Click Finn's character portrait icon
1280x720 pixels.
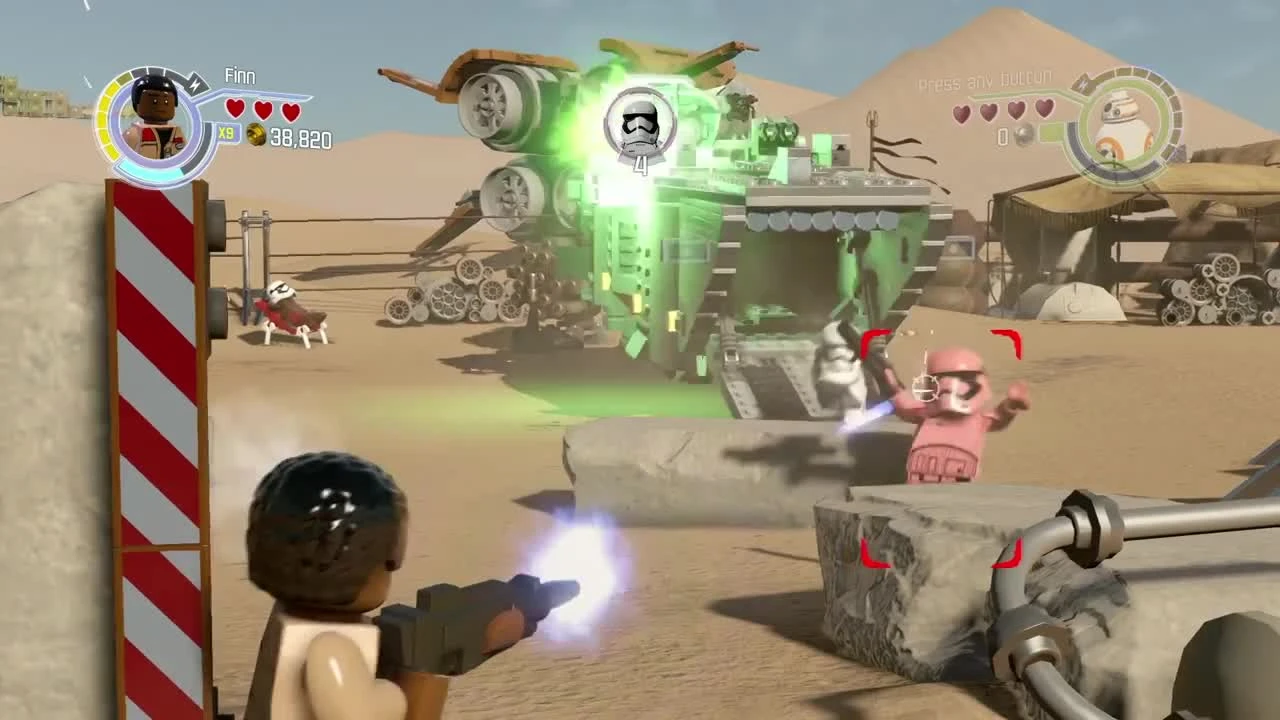[155, 110]
